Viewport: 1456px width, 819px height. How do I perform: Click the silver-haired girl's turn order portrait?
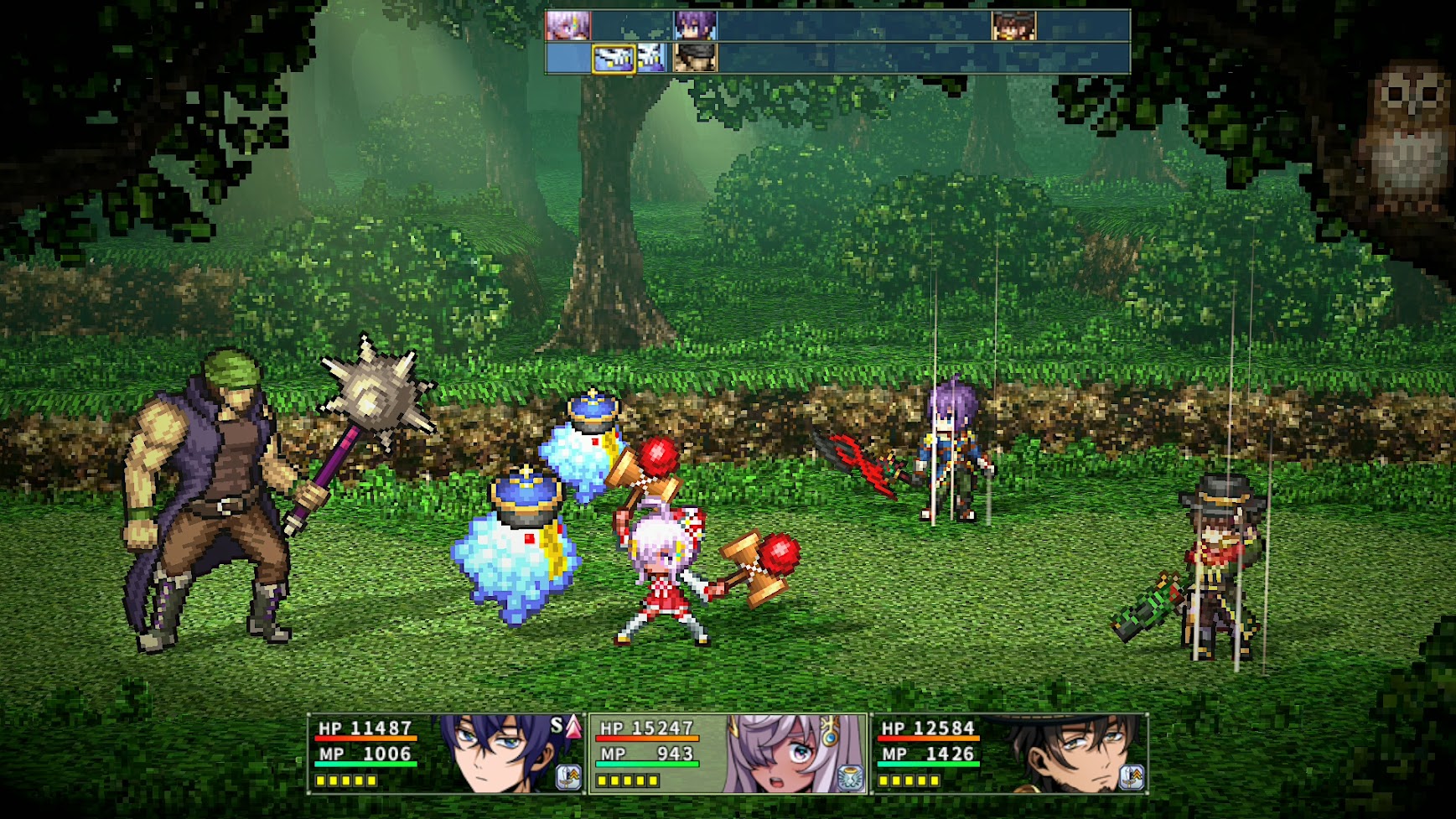(568, 26)
